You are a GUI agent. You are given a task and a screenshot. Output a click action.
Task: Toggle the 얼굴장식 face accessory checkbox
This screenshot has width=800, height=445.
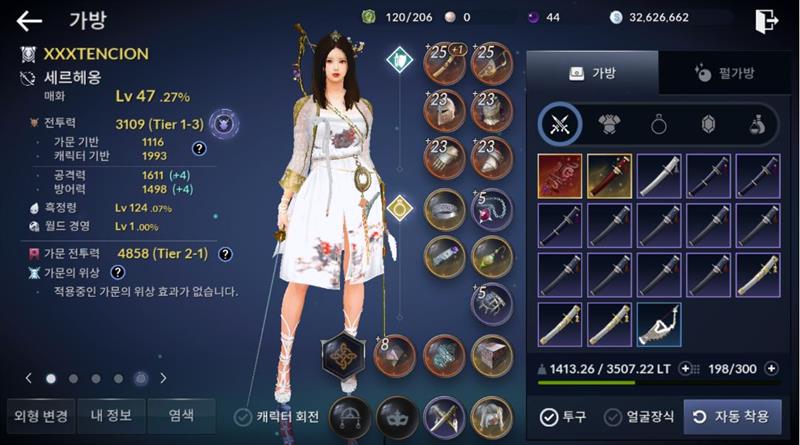pyautogui.click(x=610, y=417)
